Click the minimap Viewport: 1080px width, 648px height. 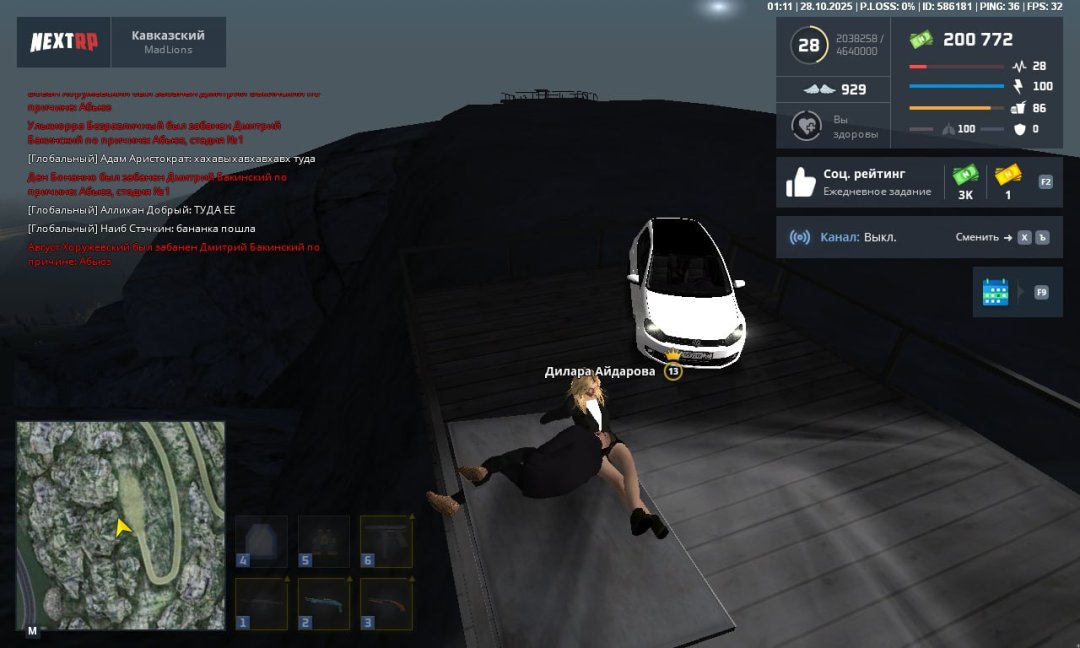pyautogui.click(x=120, y=524)
